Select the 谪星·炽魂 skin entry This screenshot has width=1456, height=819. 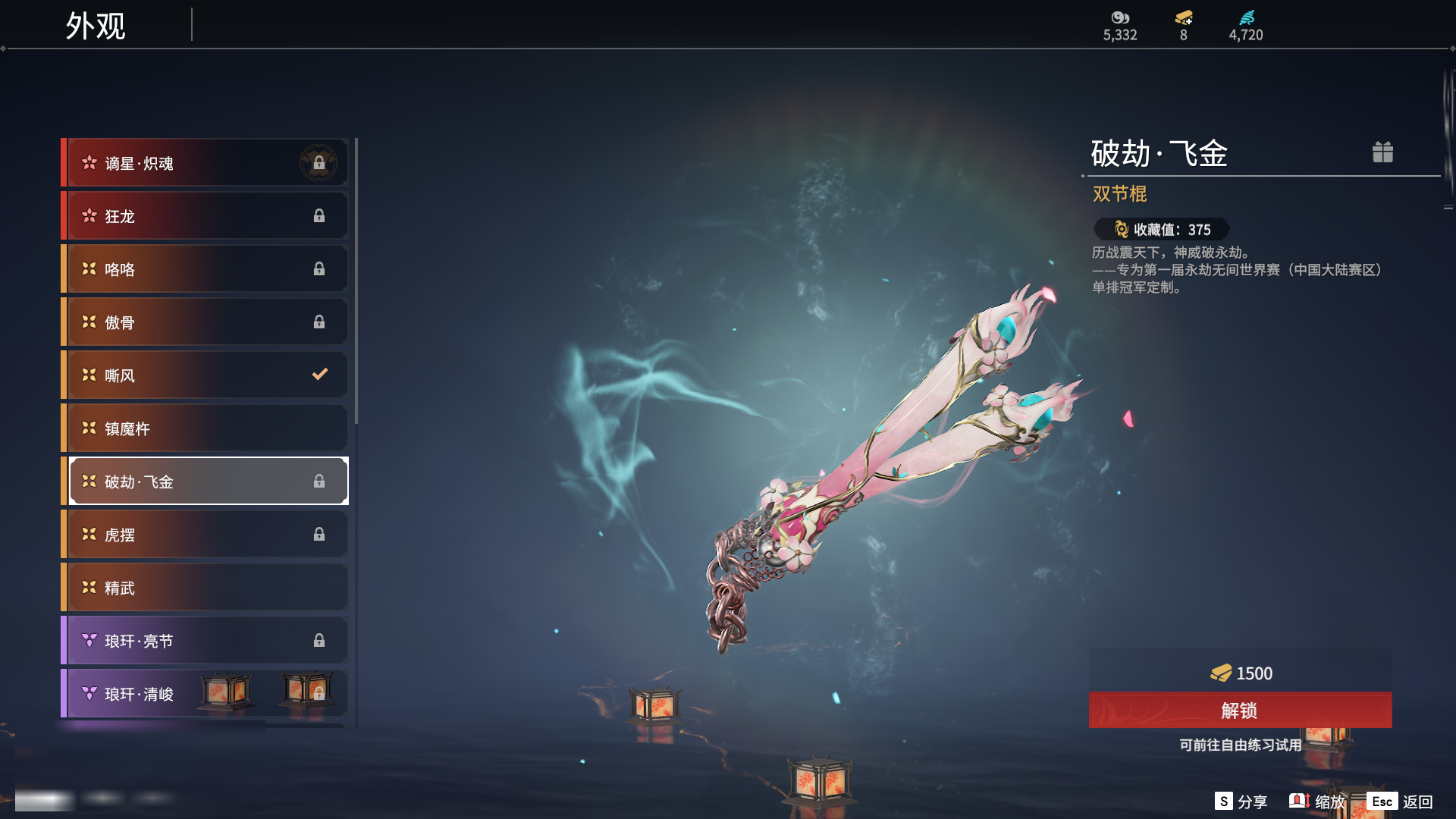pyautogui.click(x=205, y=163)
